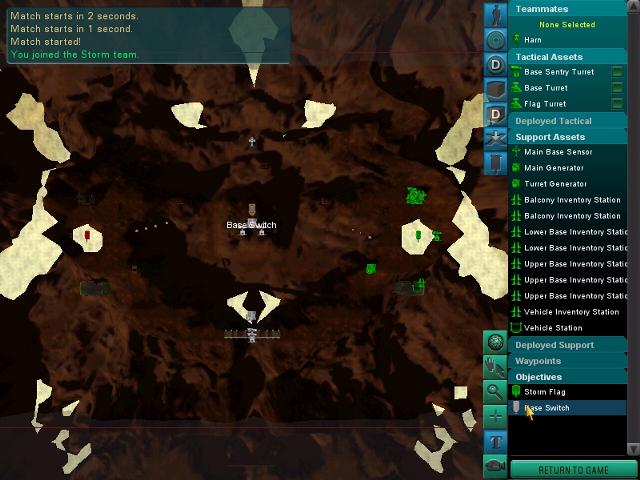Select the Base Sentry Turret asset
The height and width of the screenshot is (480, 640).
click(x=558, y=72)
